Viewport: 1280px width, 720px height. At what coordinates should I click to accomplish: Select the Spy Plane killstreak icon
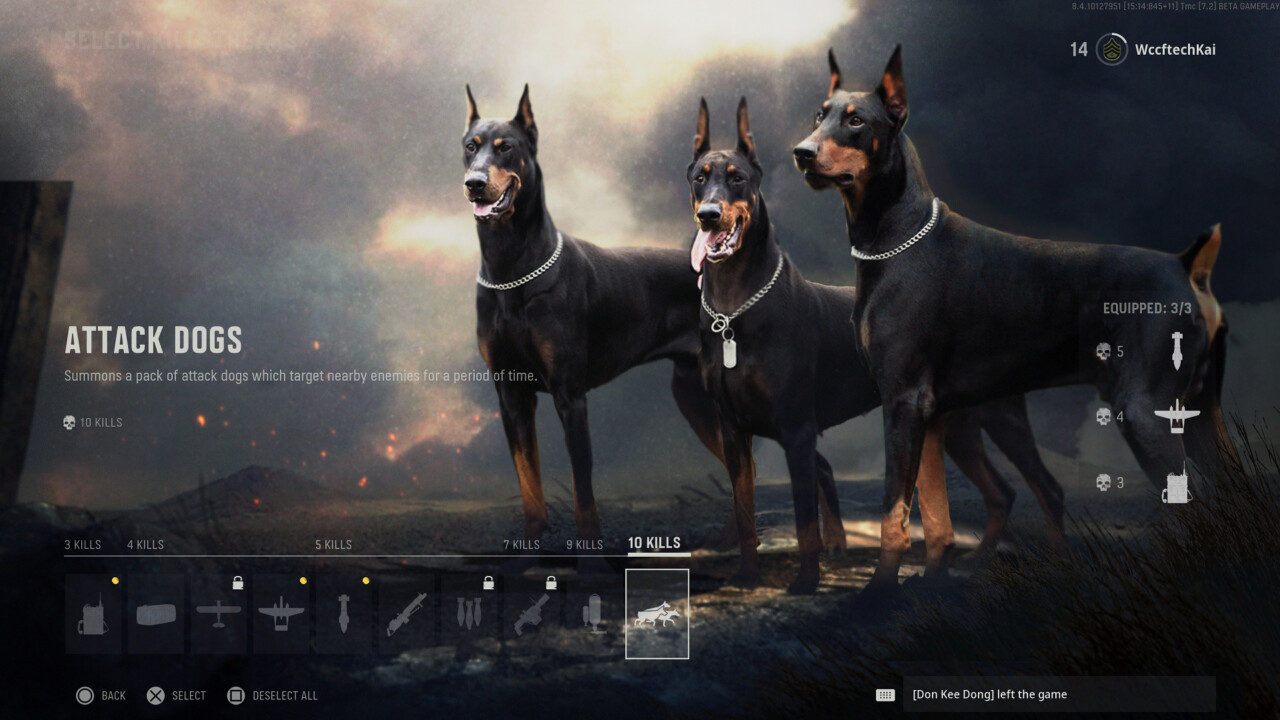[218, 613]
